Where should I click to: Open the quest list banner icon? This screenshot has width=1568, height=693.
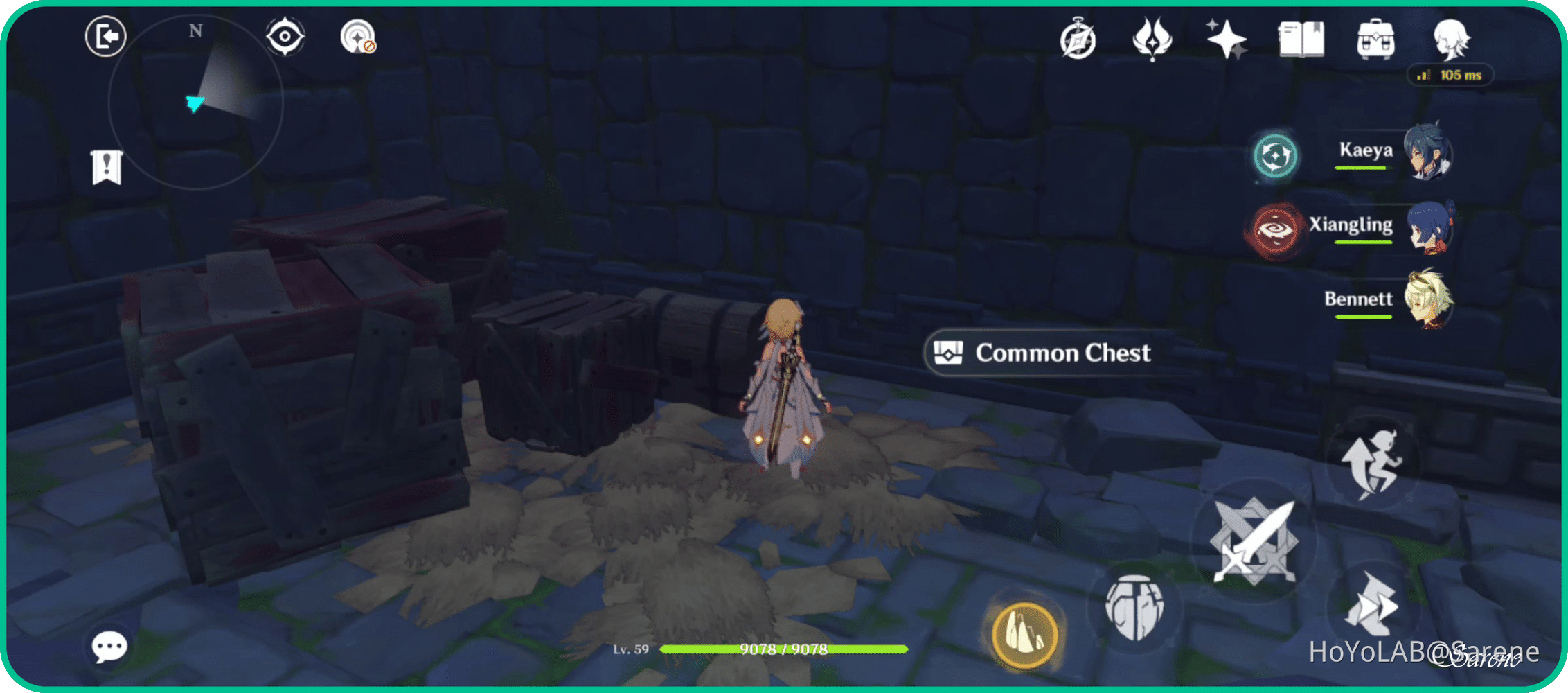click(x=105, y=166)
